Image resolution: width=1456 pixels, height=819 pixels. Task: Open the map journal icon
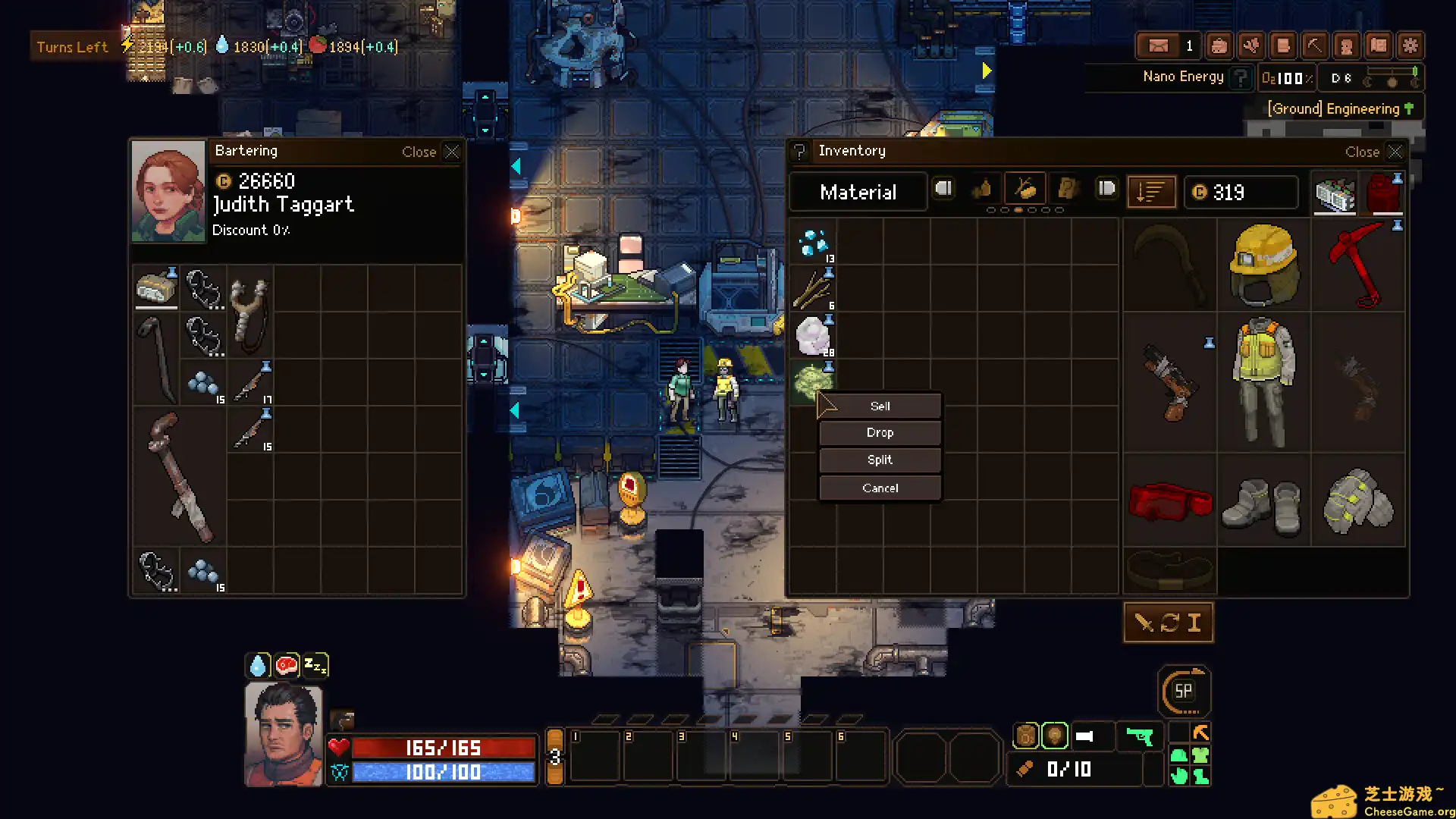[x=1378, y=45]
